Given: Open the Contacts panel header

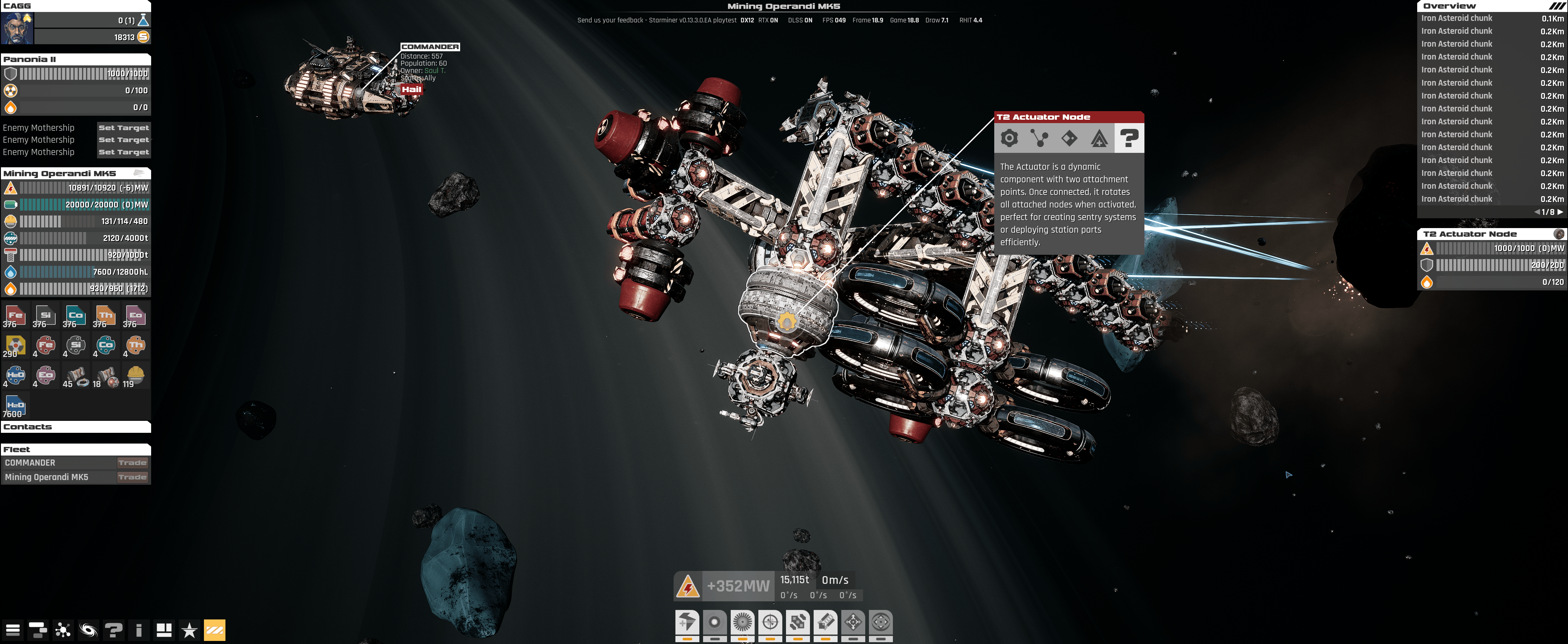Looking at the screenshot, I should coord(76,427).
